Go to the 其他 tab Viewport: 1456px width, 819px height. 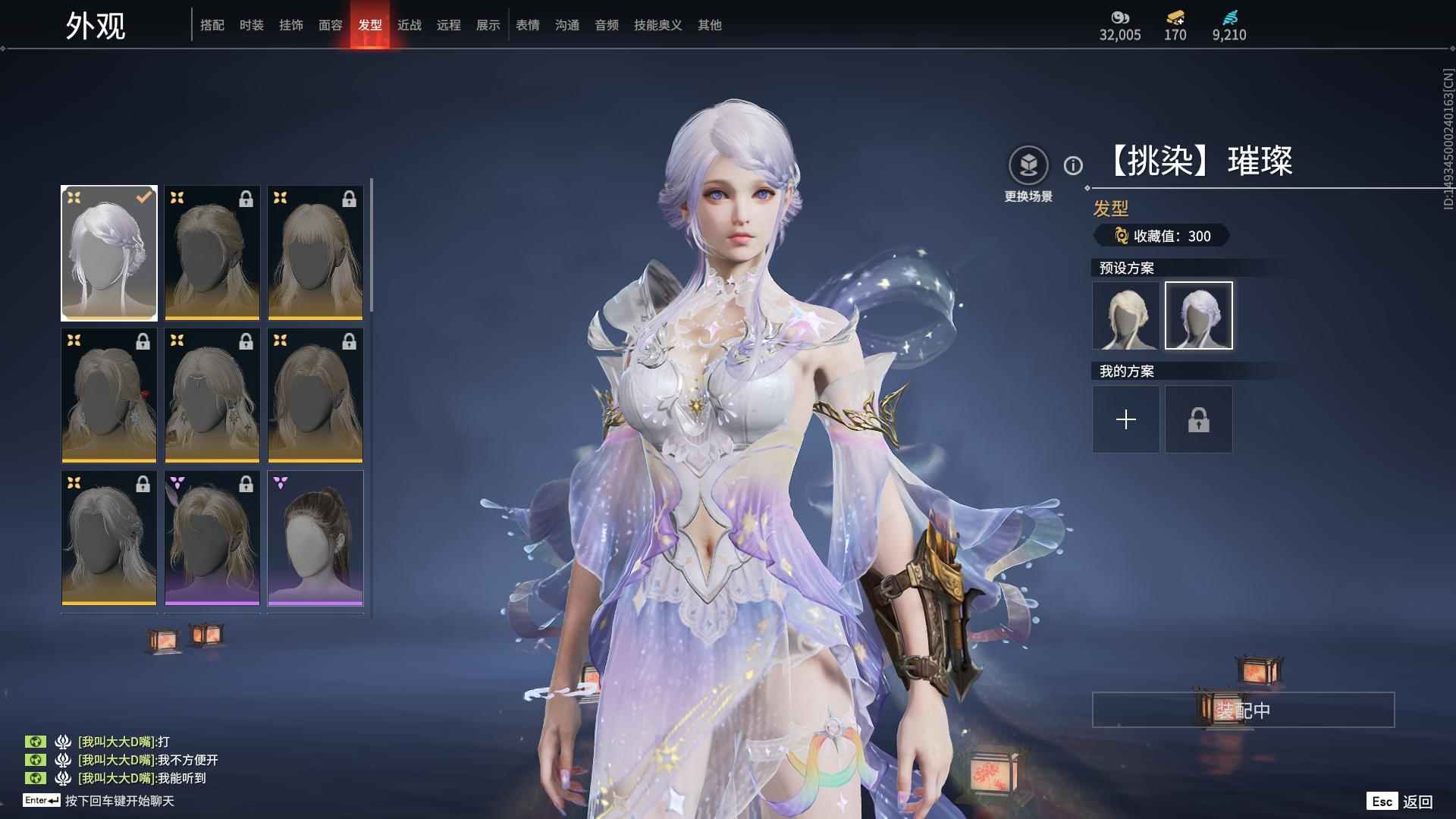coord(709,25)
